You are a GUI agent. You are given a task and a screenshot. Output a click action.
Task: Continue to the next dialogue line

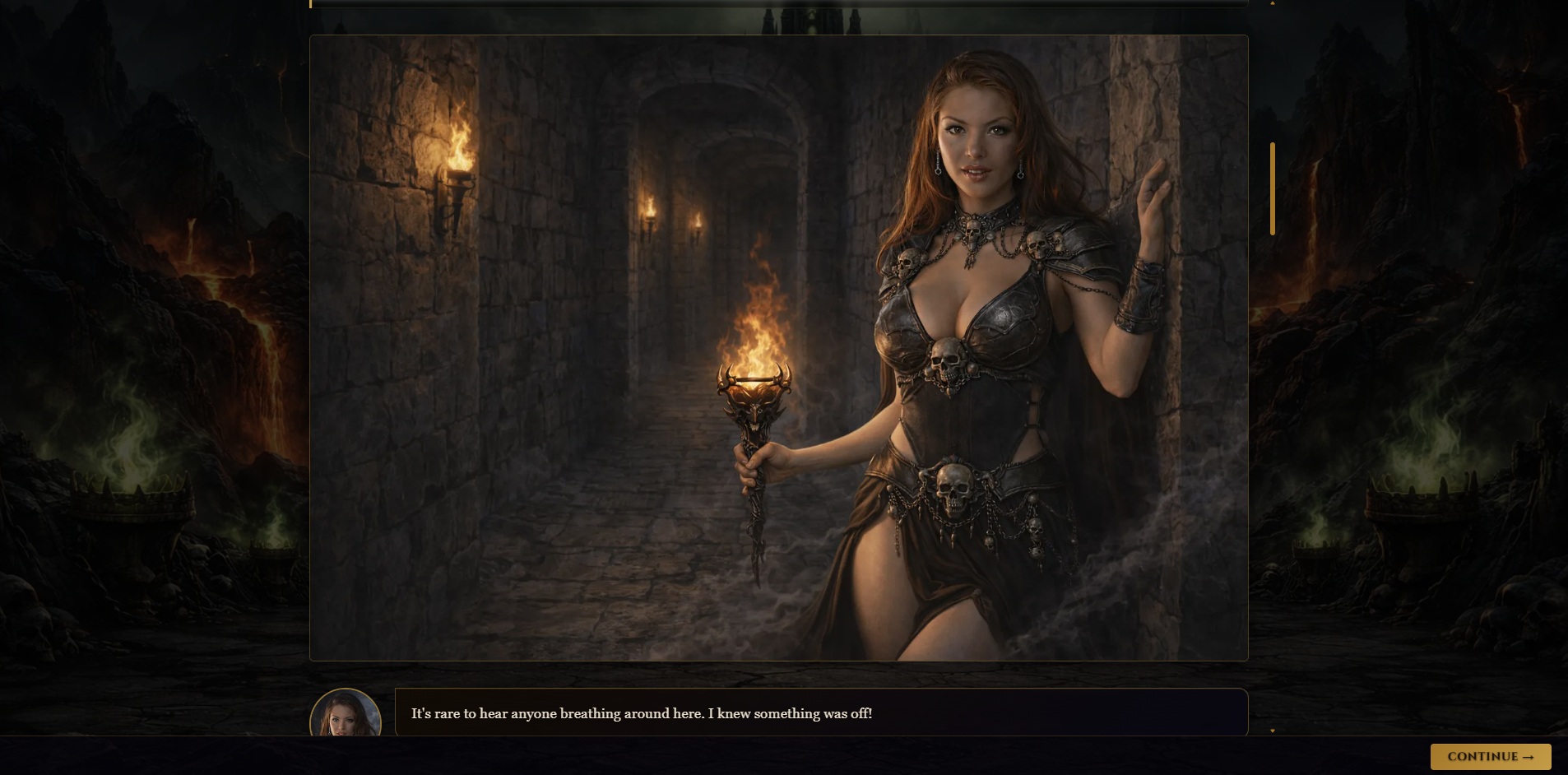point(1490,757)
